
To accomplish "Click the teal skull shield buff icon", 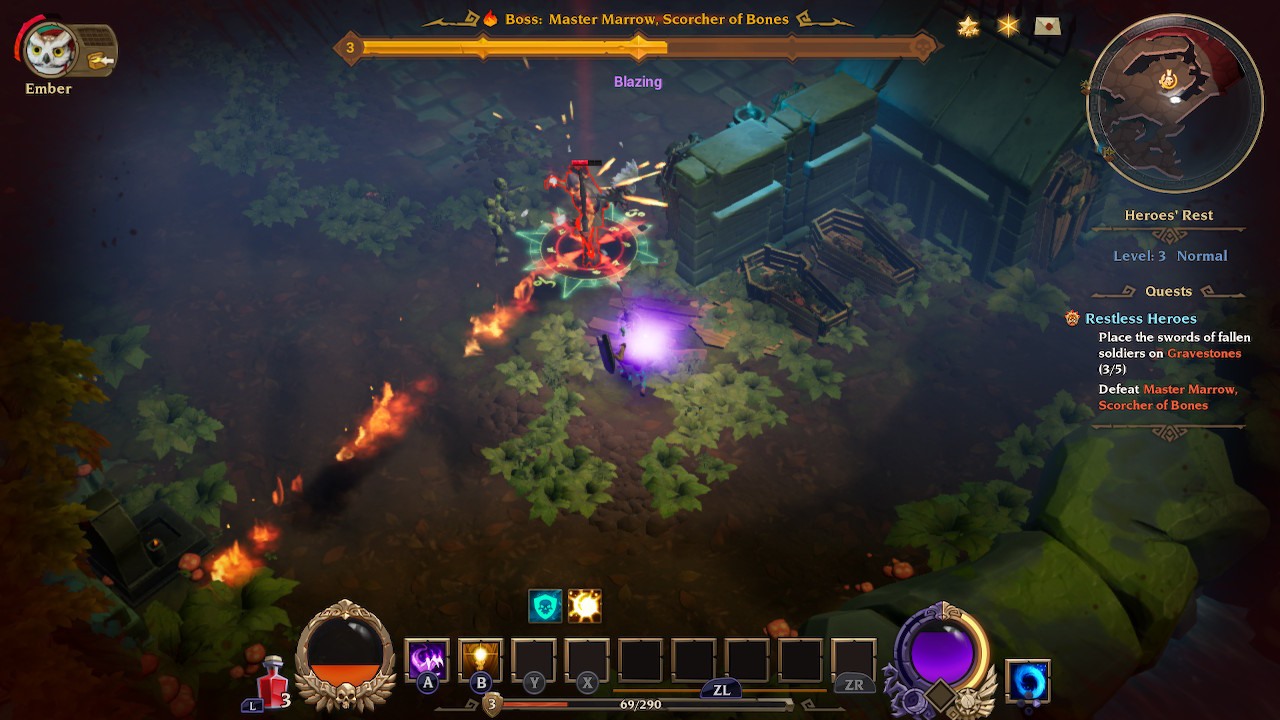I will pyautogui.click(x=546, y=605).
